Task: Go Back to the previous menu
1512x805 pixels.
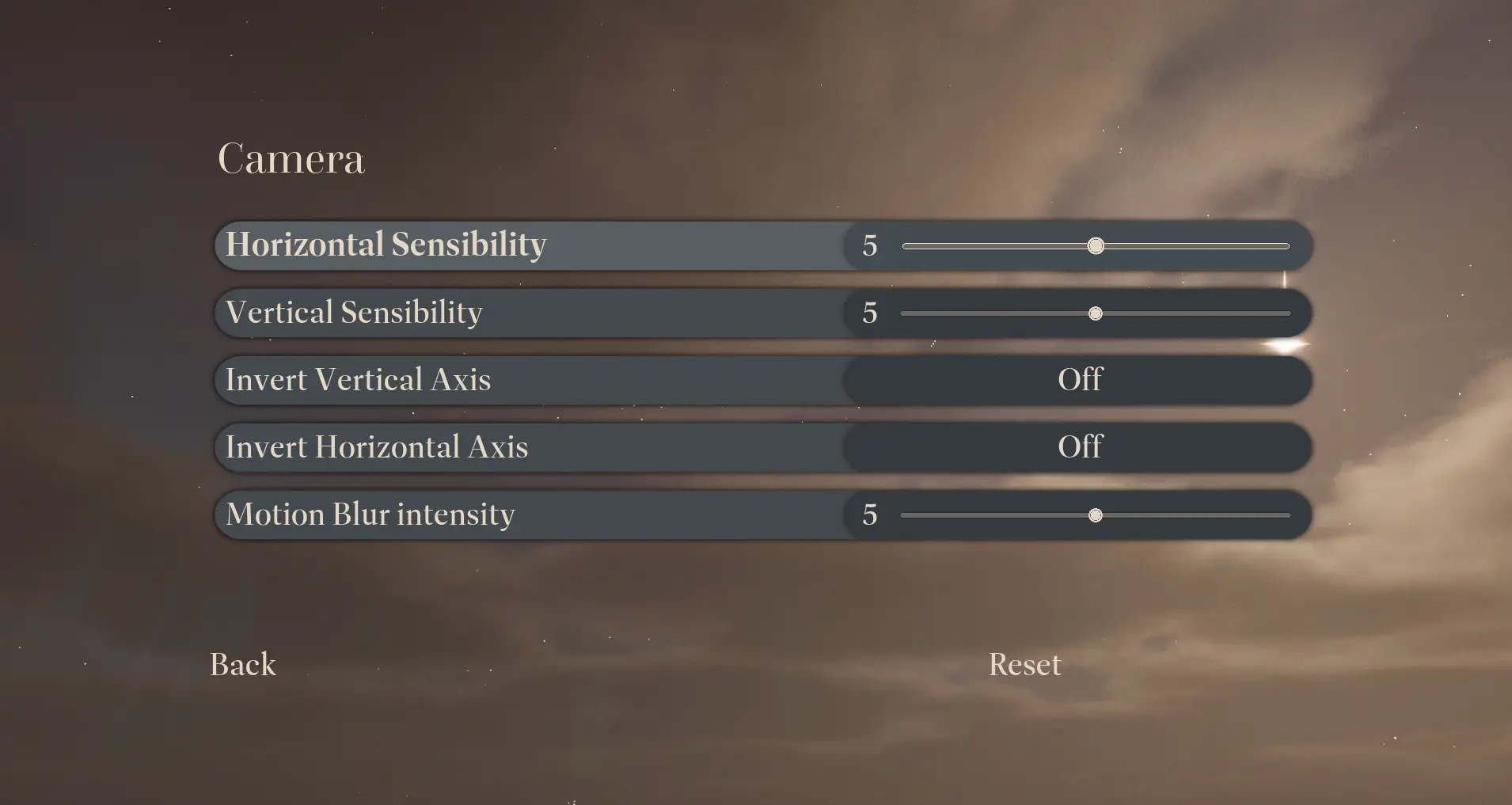Action: (243, 665)
